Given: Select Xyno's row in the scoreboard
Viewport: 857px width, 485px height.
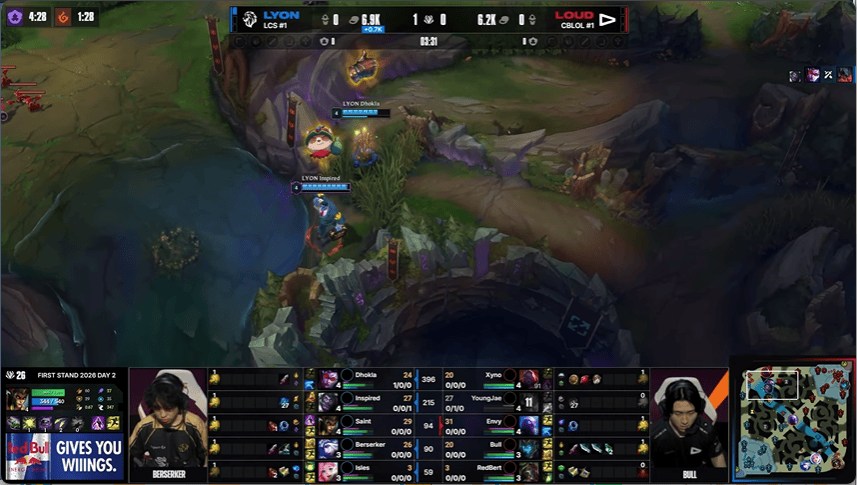Looking at the screenshot, I should (x=490, y=379).
